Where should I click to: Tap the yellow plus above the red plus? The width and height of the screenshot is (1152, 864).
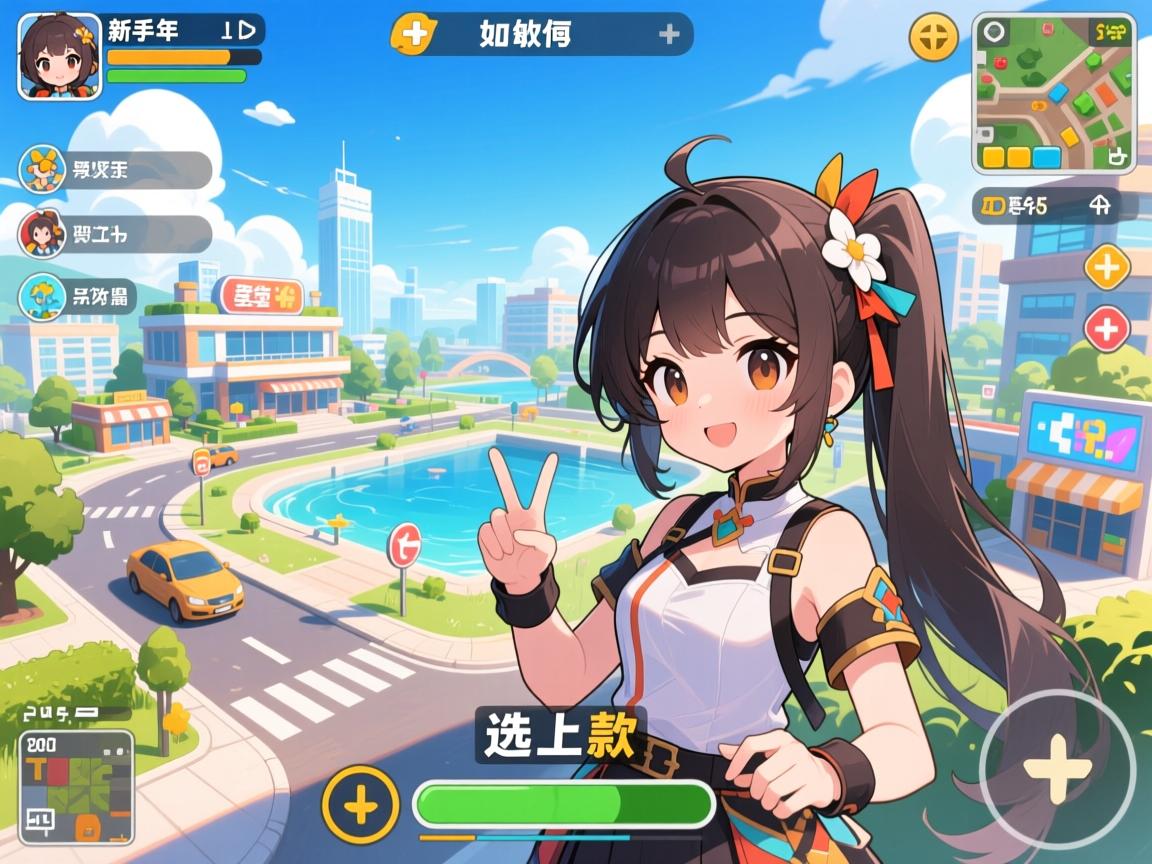1107,267
